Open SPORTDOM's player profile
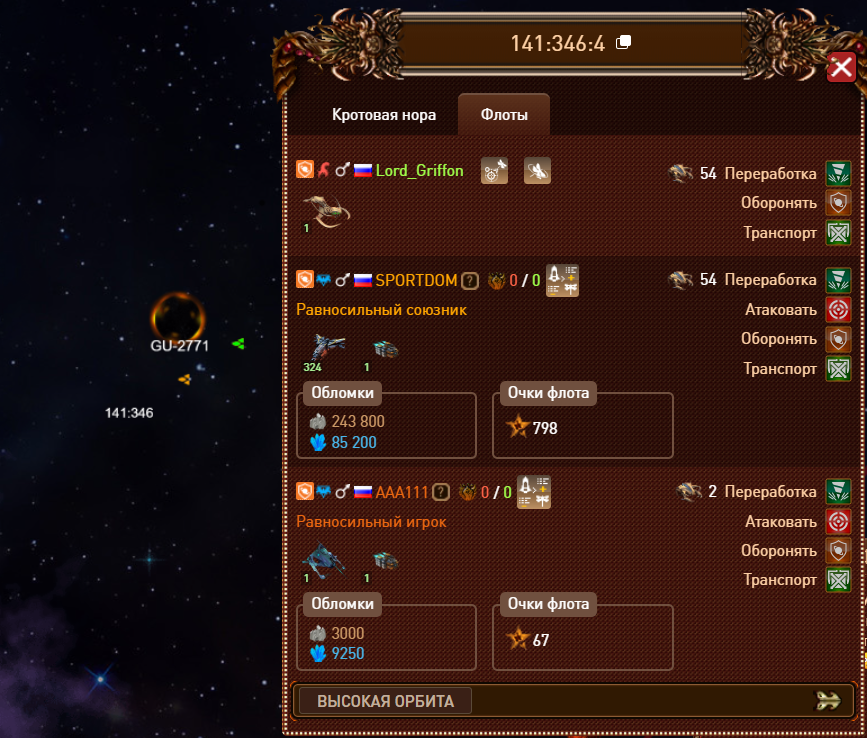 click(416, 281)
